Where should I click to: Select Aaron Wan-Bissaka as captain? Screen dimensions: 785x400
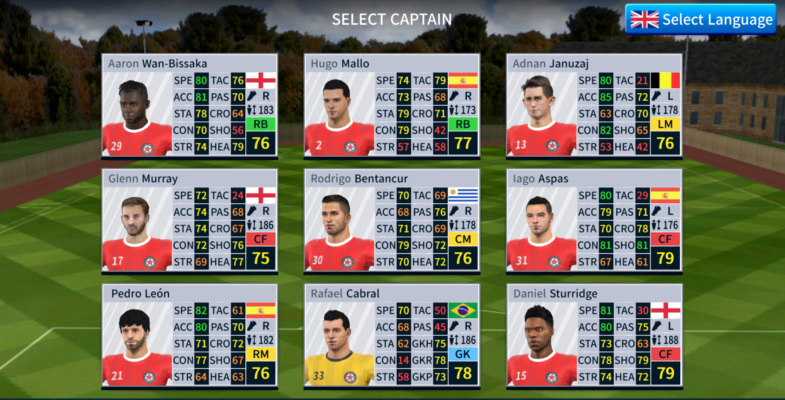coord(189,106)
